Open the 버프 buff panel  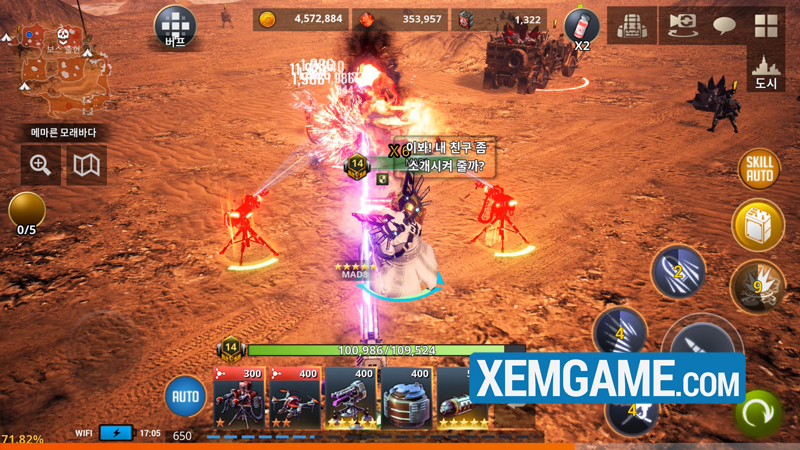coord(176,27)
